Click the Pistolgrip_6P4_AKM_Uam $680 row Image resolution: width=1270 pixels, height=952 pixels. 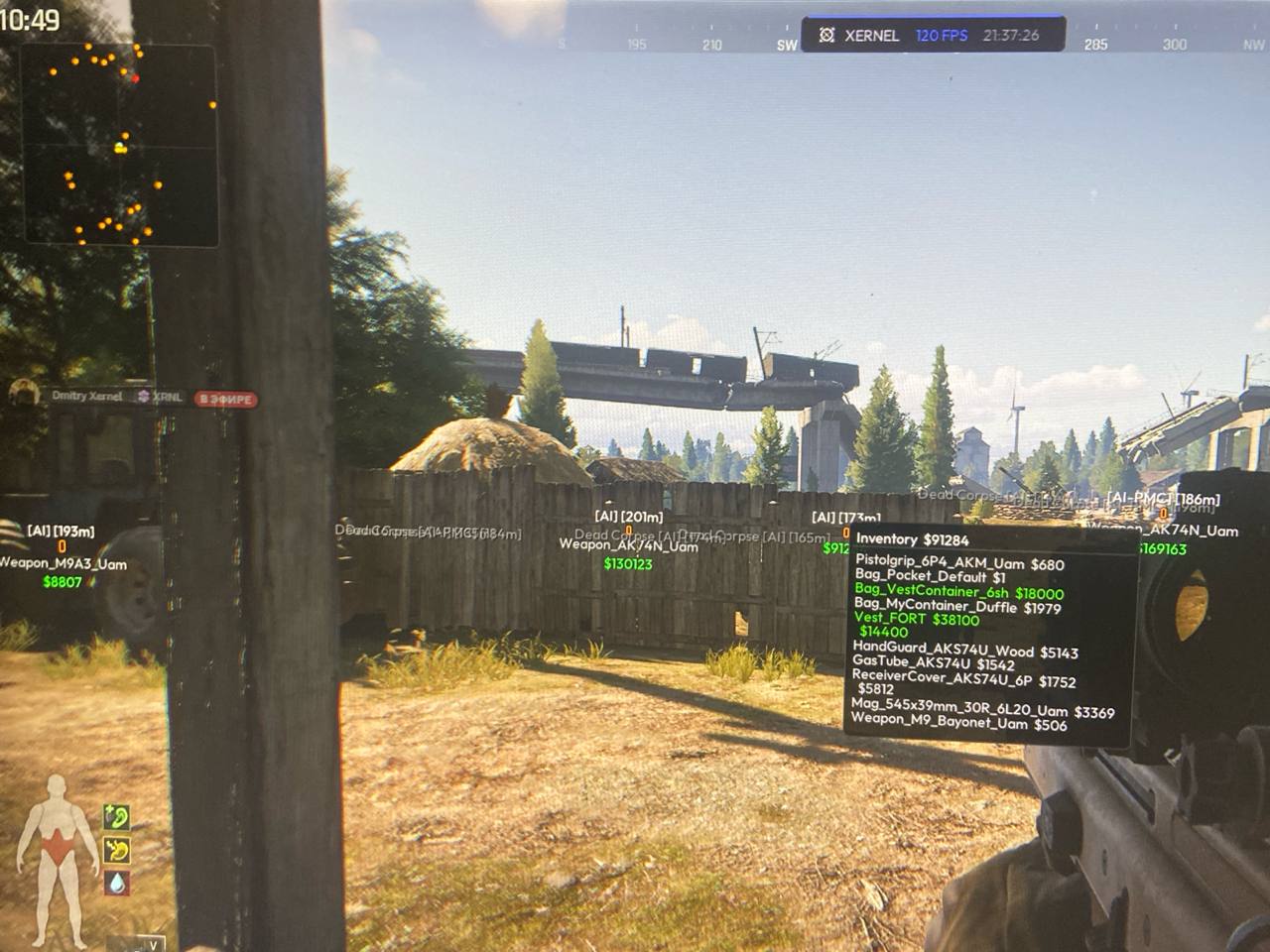tap(958, 564)
